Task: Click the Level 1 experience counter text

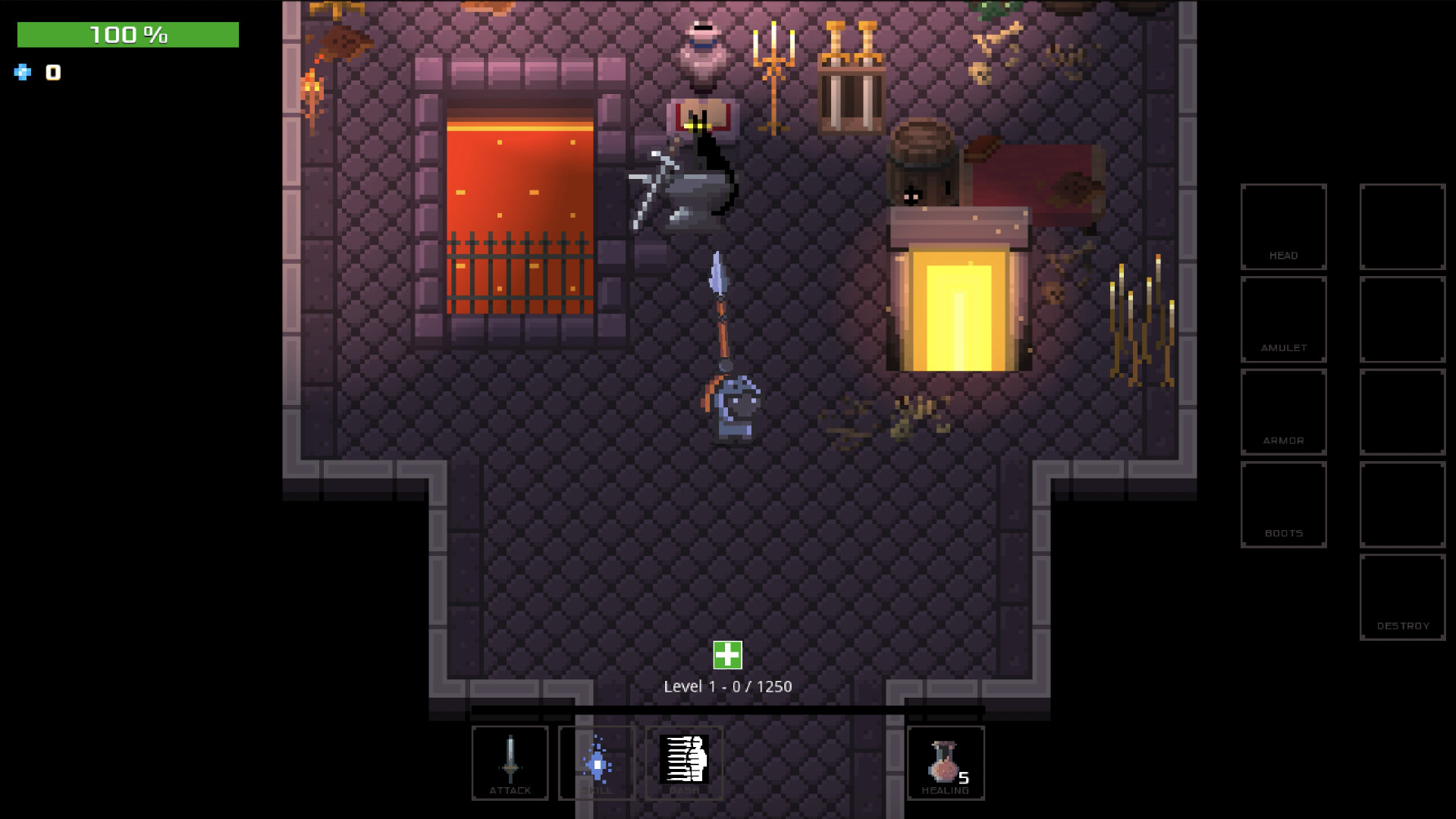Action: [x=726, y=685]
